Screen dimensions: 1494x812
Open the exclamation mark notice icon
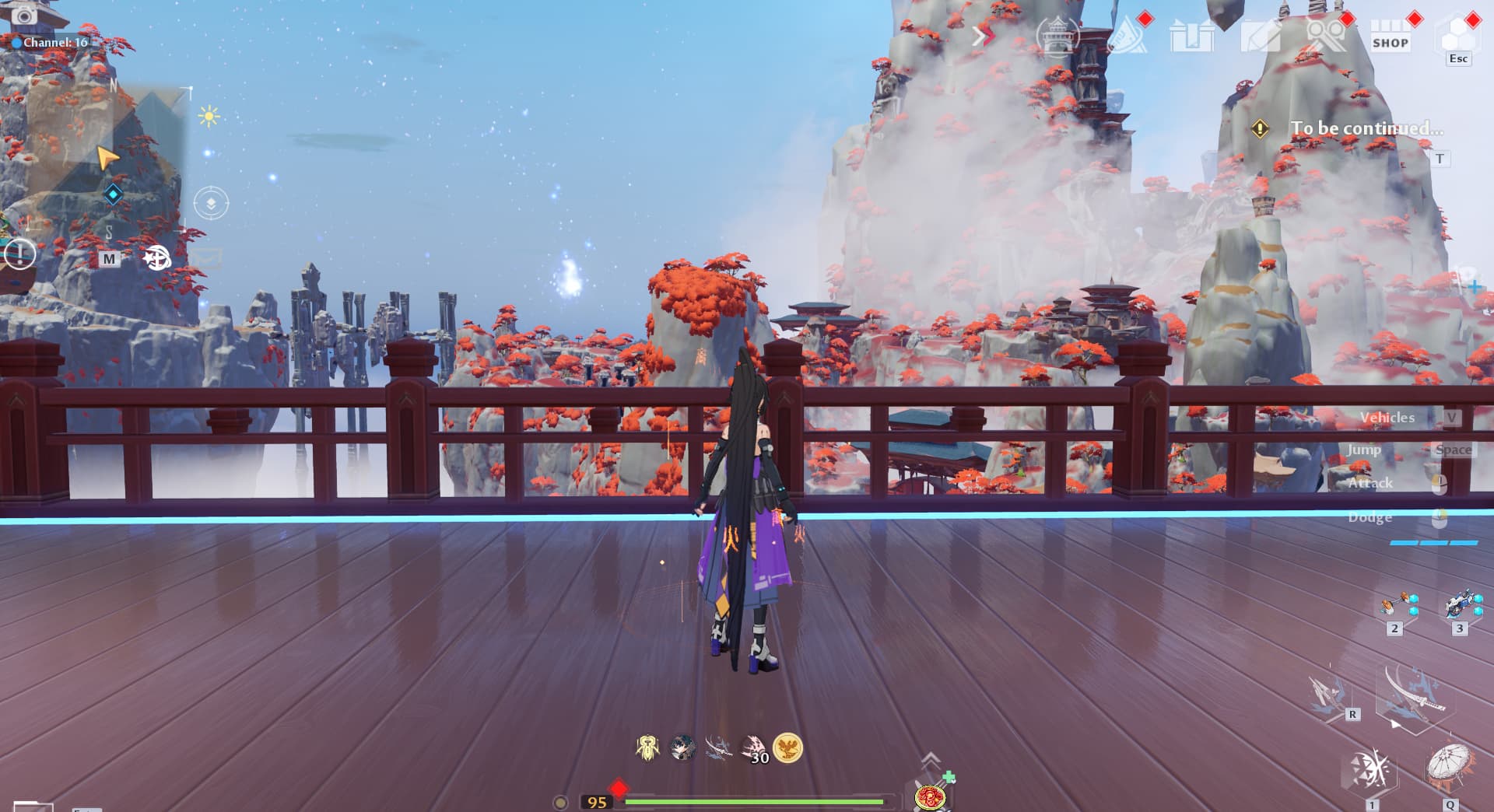tap(19, 254)
